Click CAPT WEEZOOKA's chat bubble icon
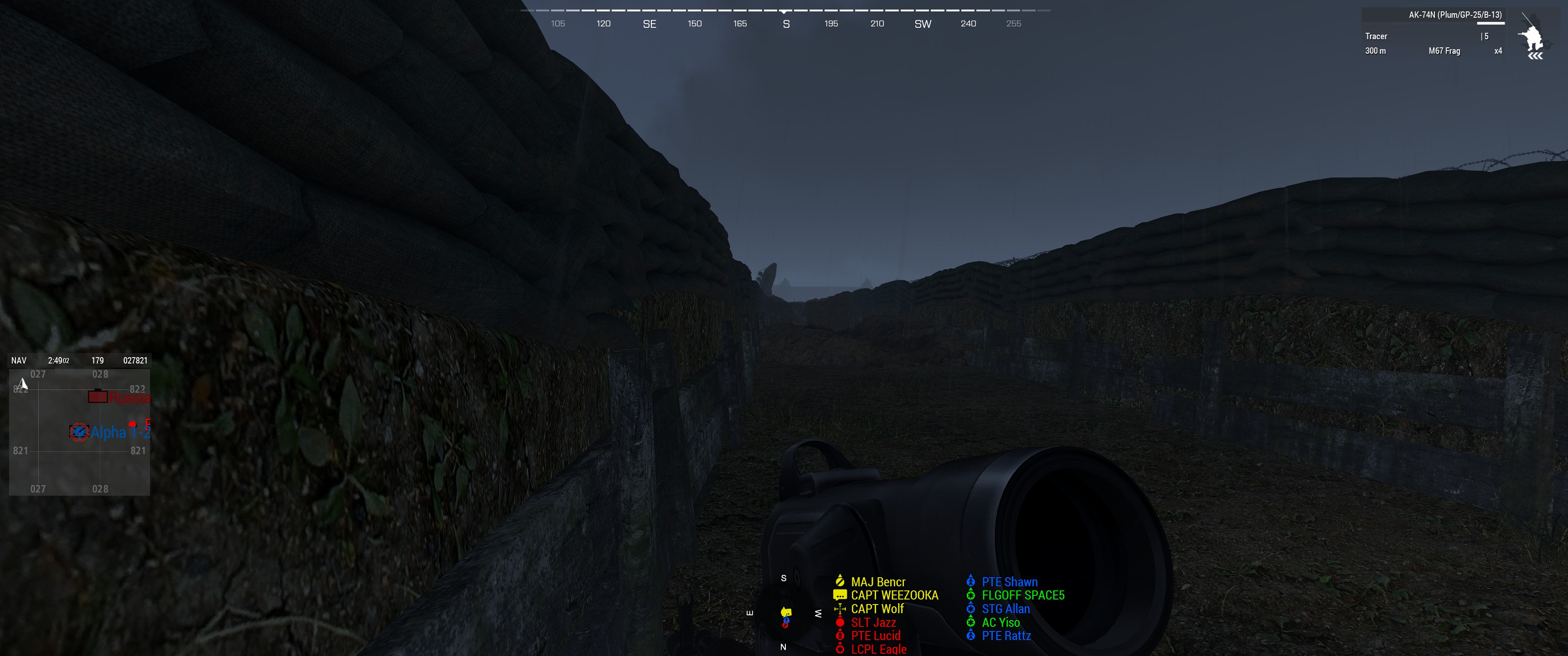Screen dimensions: 1568x656 click(x=840, y=594)
